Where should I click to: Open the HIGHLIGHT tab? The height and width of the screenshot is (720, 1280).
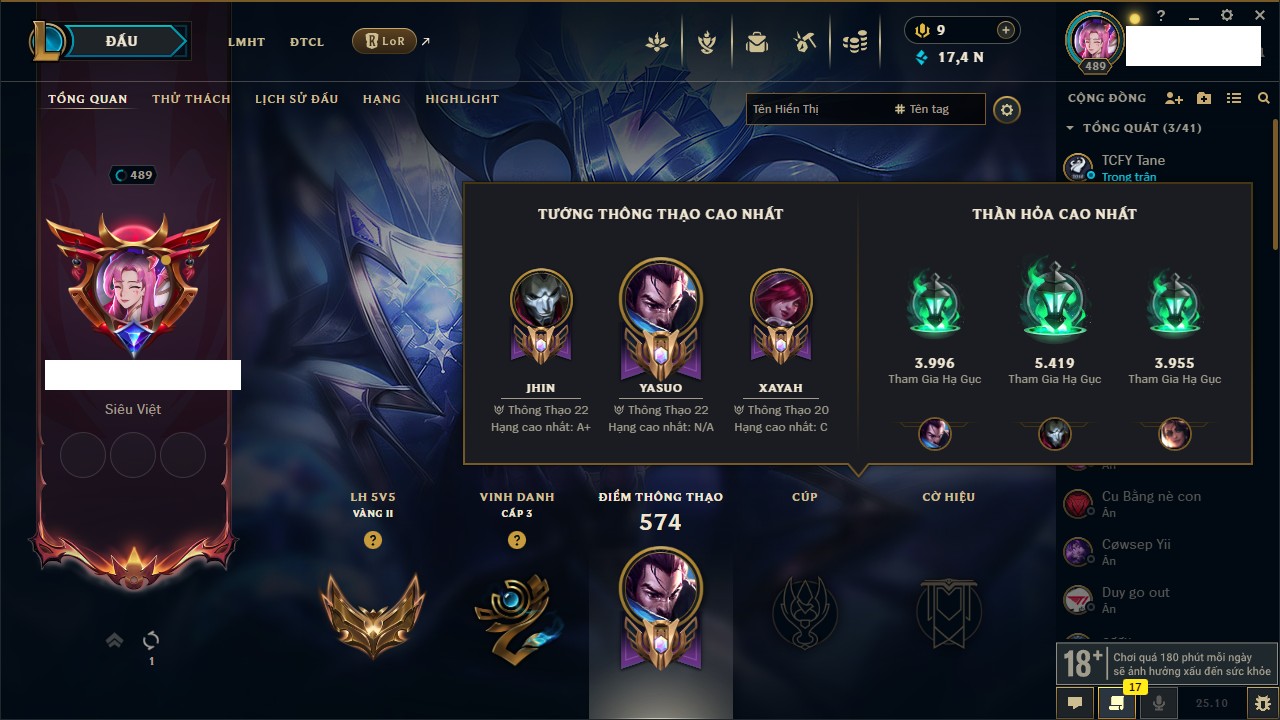point(462,99)
